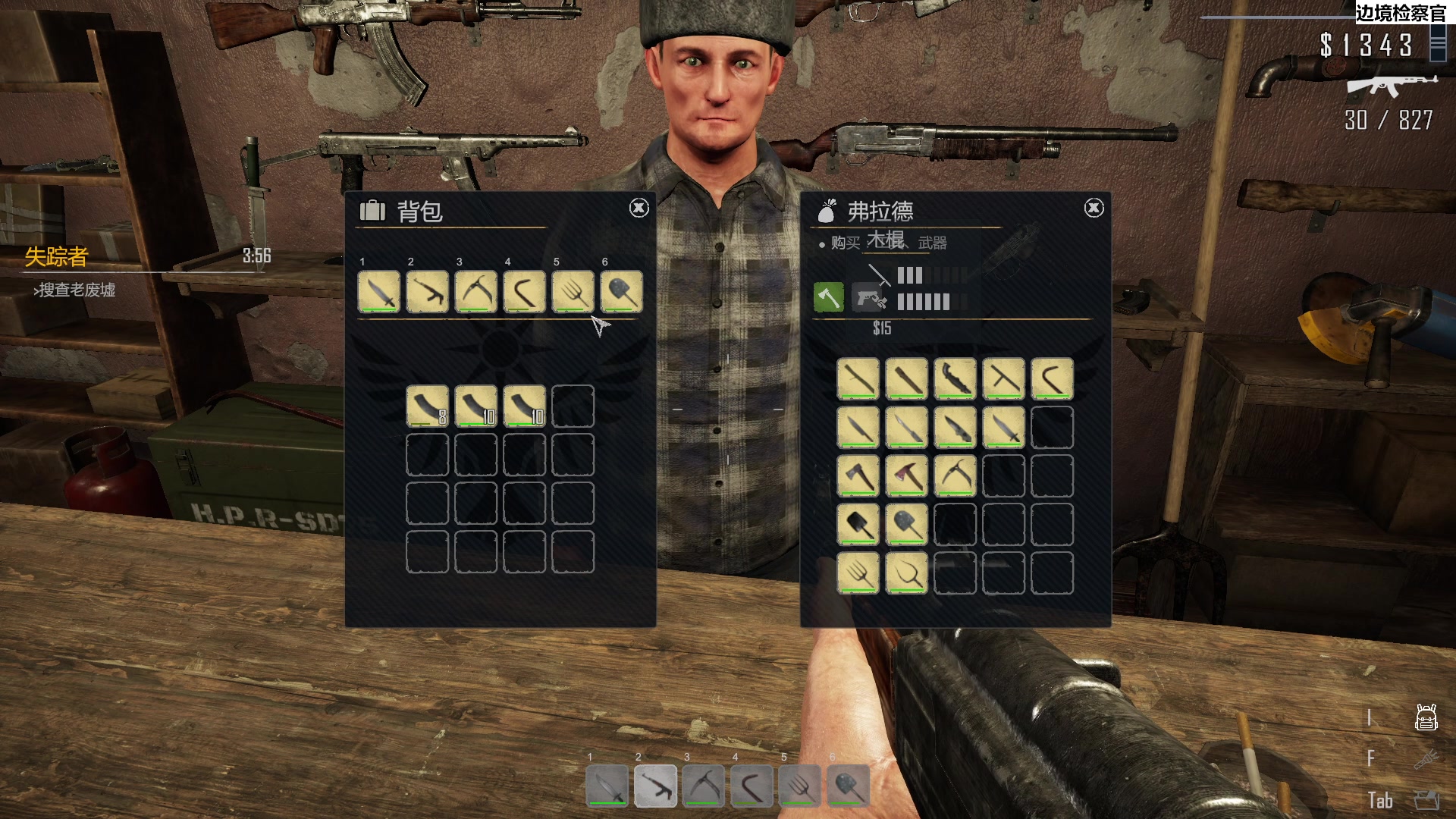This screenshot has height=819, width=1456.
Task: Select the police baton in the shop
Action: click(x=1003, y=378)
